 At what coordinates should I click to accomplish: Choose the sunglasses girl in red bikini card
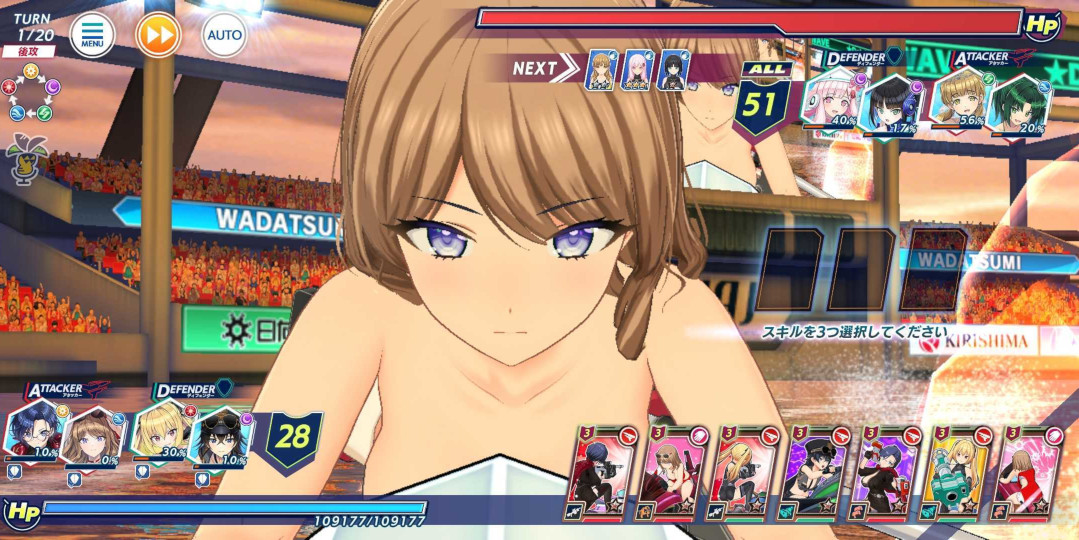pyautogui.click(x=670, y=473)
